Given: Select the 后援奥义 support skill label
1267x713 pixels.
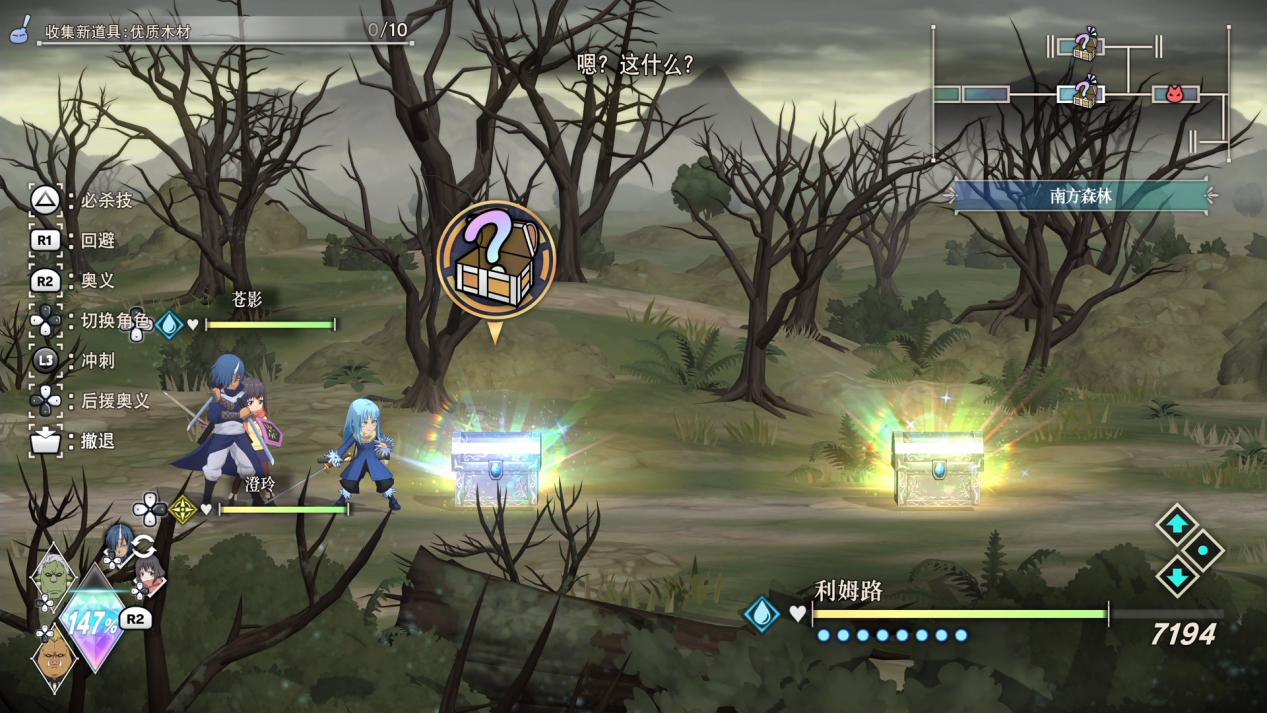Looking at the screenshot, I should pyautogui.click(x=114, y=401).
